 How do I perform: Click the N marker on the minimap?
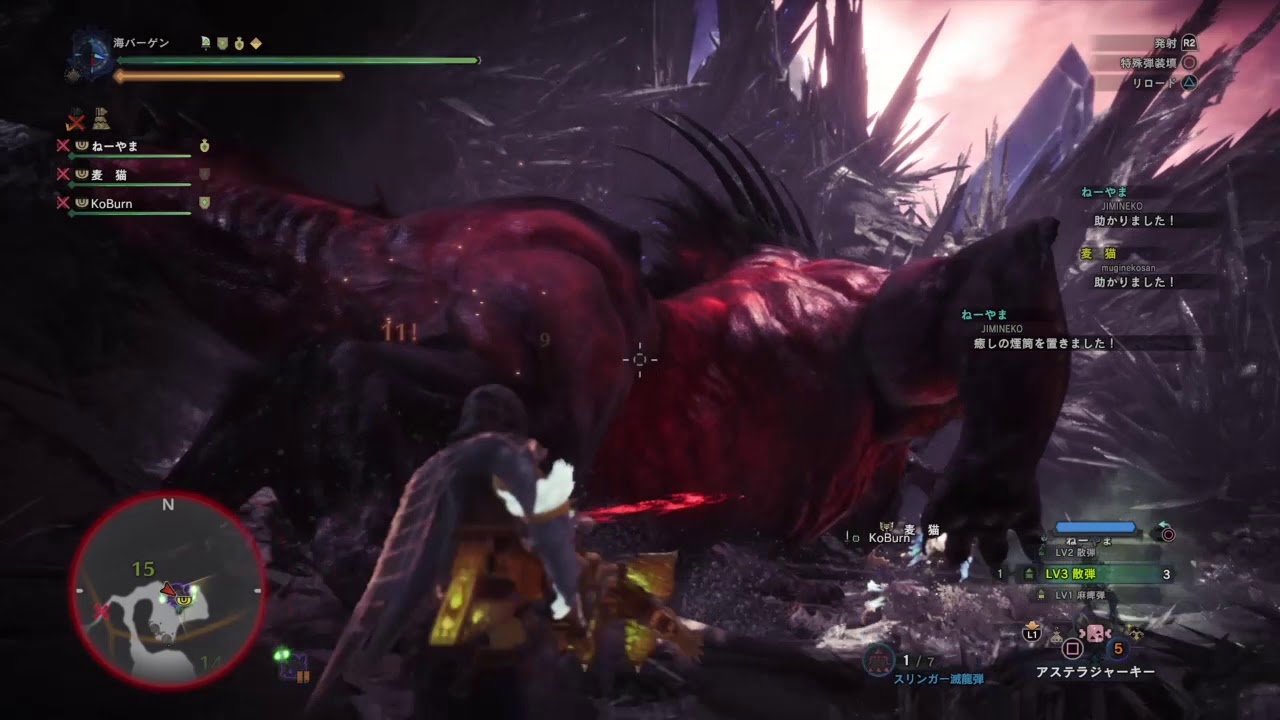167,505
